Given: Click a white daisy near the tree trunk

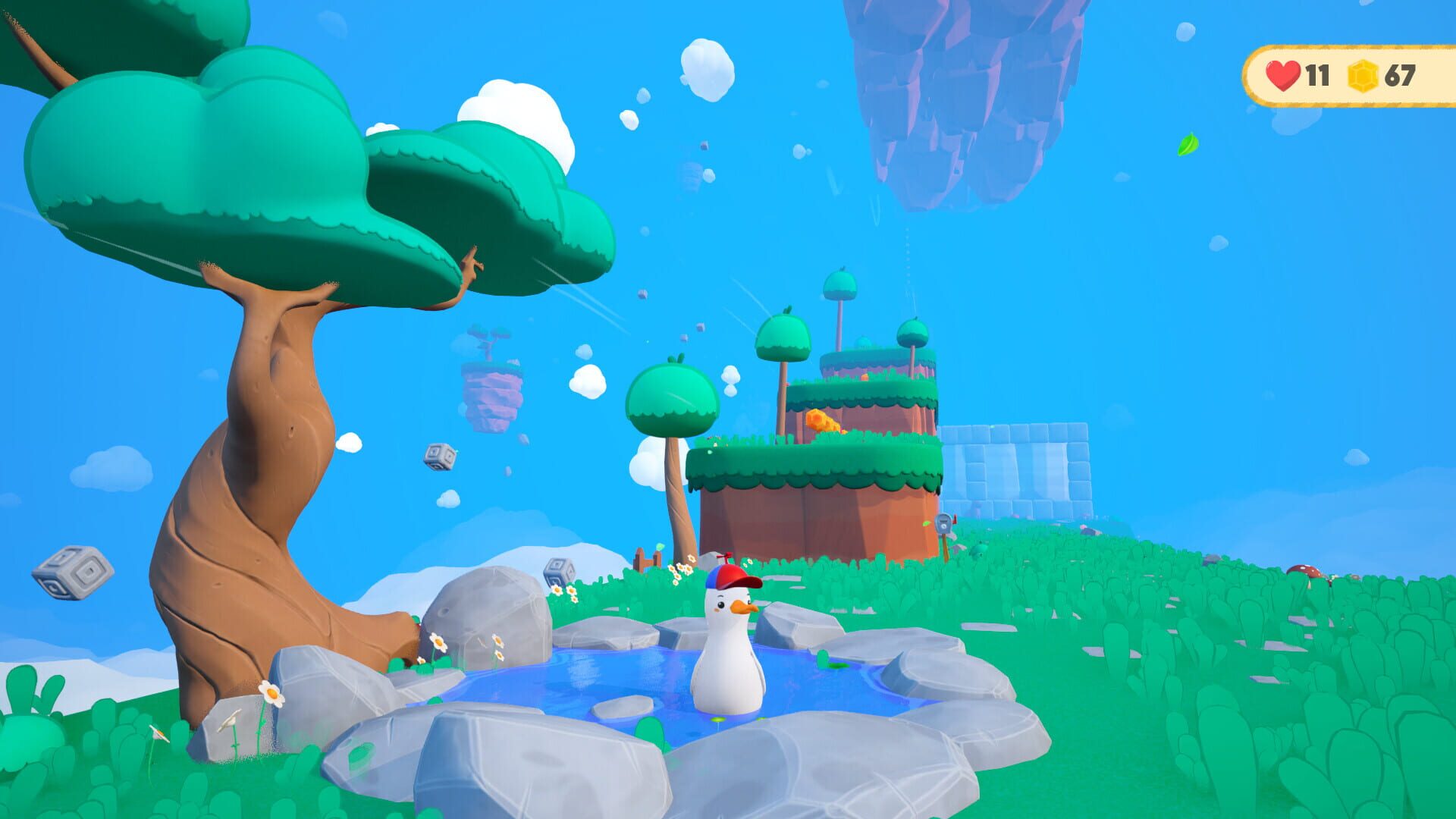Looking at the screenshot, I should tap(273, 694).
